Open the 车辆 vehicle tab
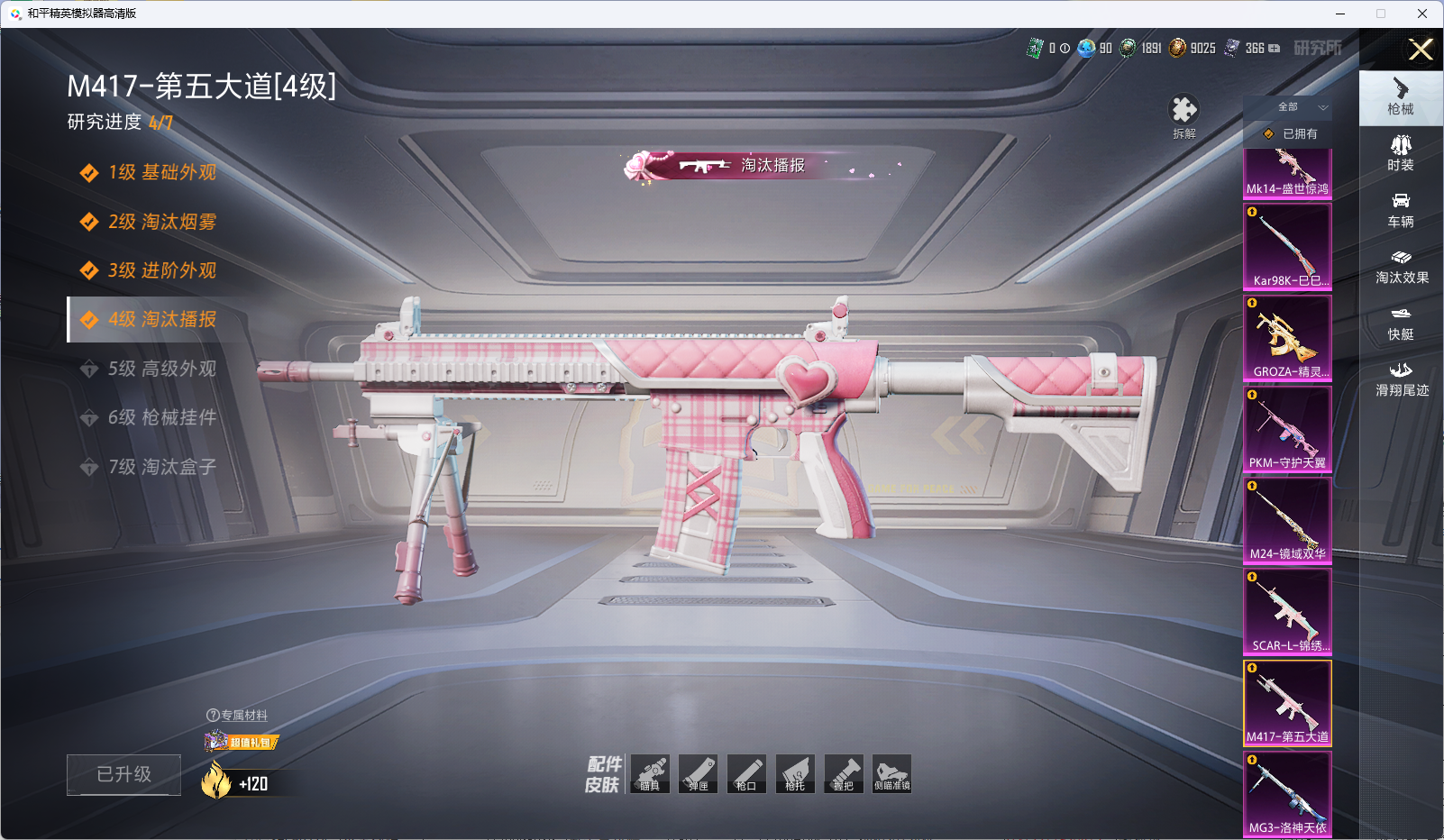1444x840 pixels. (x=1401, y=209)
